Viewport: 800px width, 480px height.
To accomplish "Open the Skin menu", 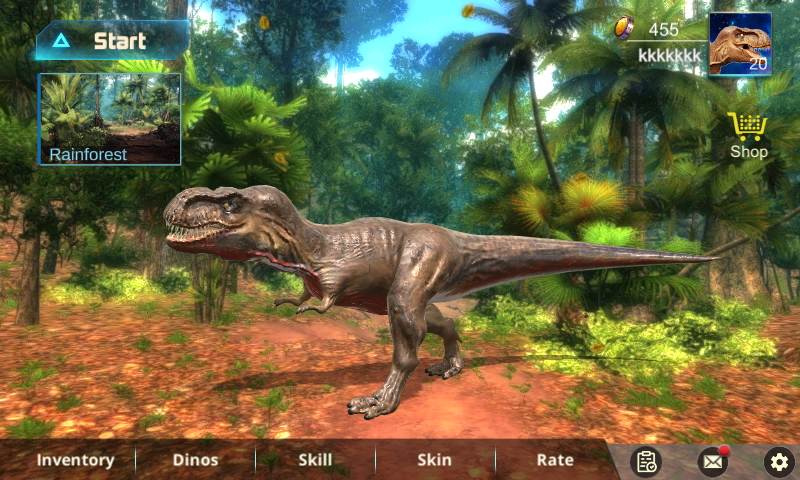I will (x=434, y=460).
